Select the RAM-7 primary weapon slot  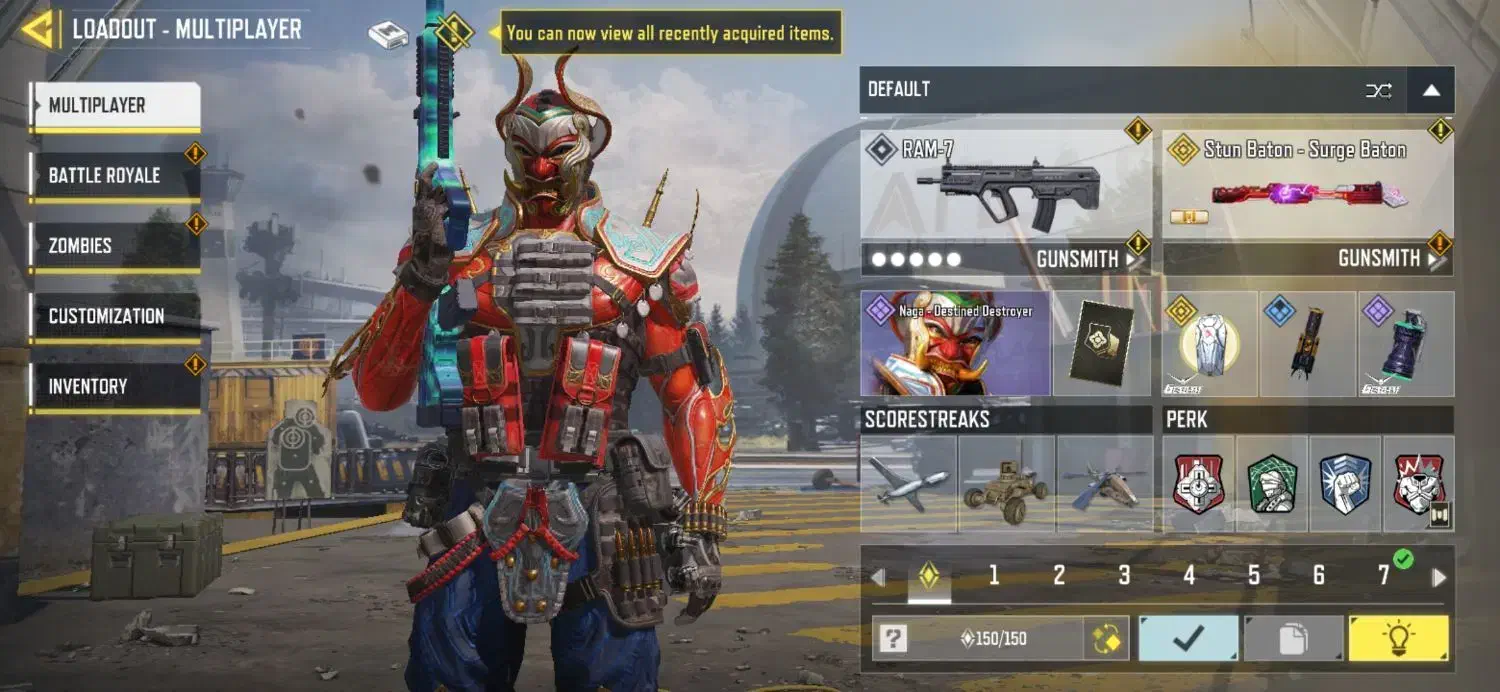[x=1005, y=186]
